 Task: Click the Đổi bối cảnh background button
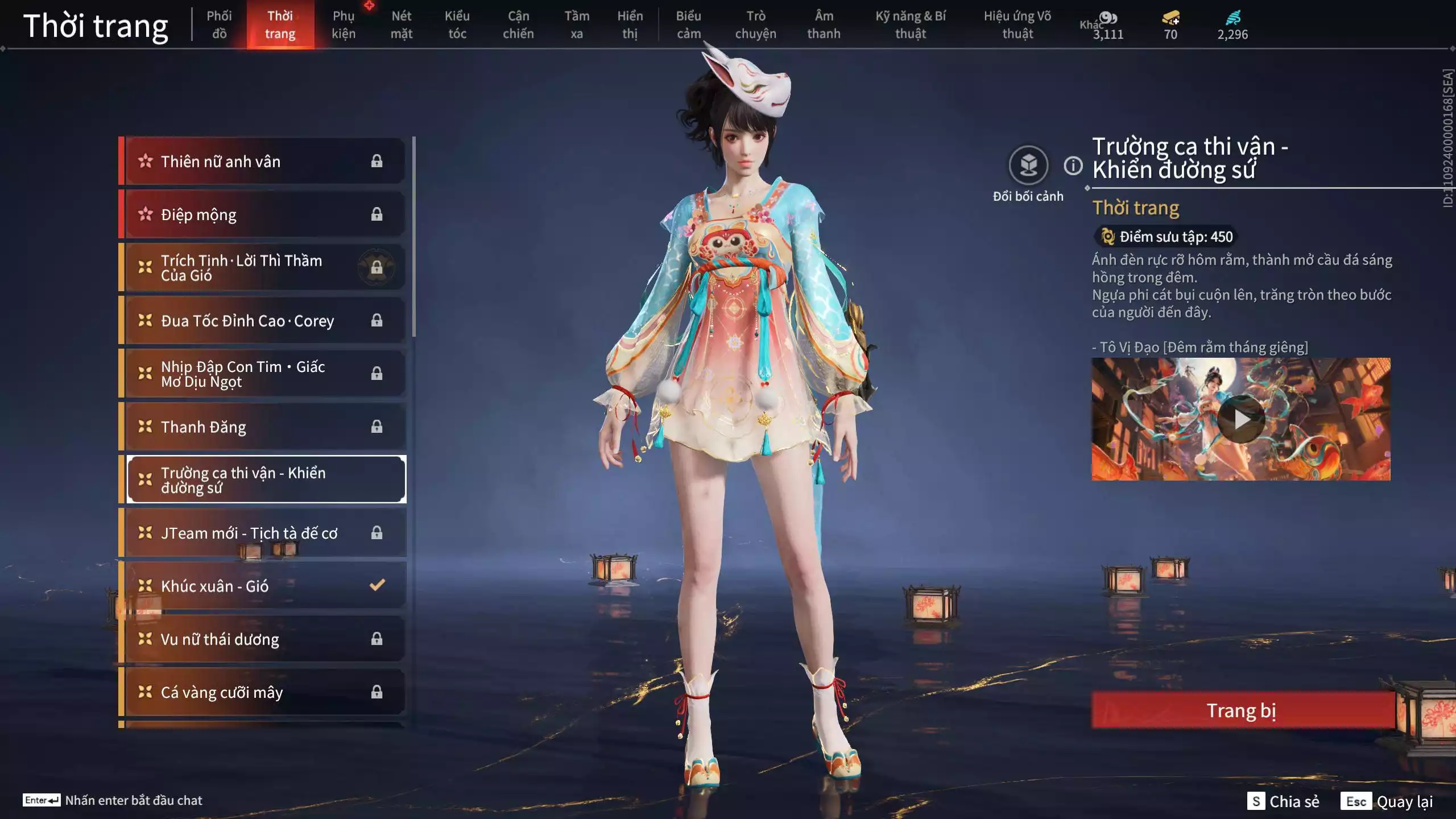1028,166
